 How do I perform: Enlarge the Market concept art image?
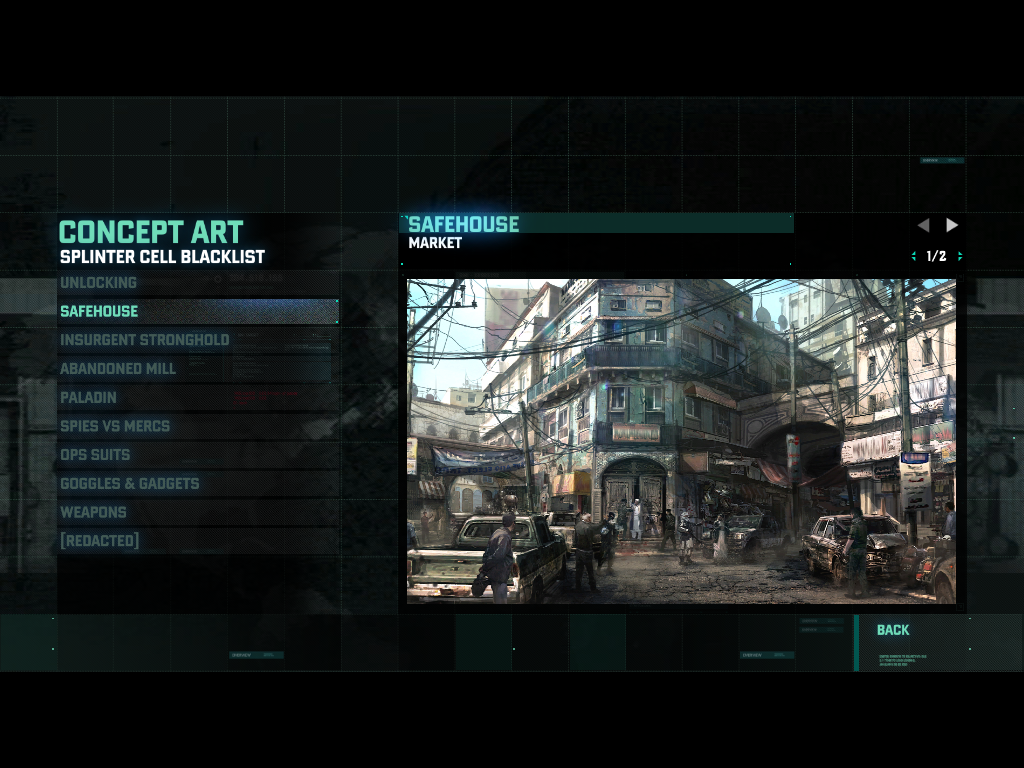pyautogui.click(x=681, y=441)
